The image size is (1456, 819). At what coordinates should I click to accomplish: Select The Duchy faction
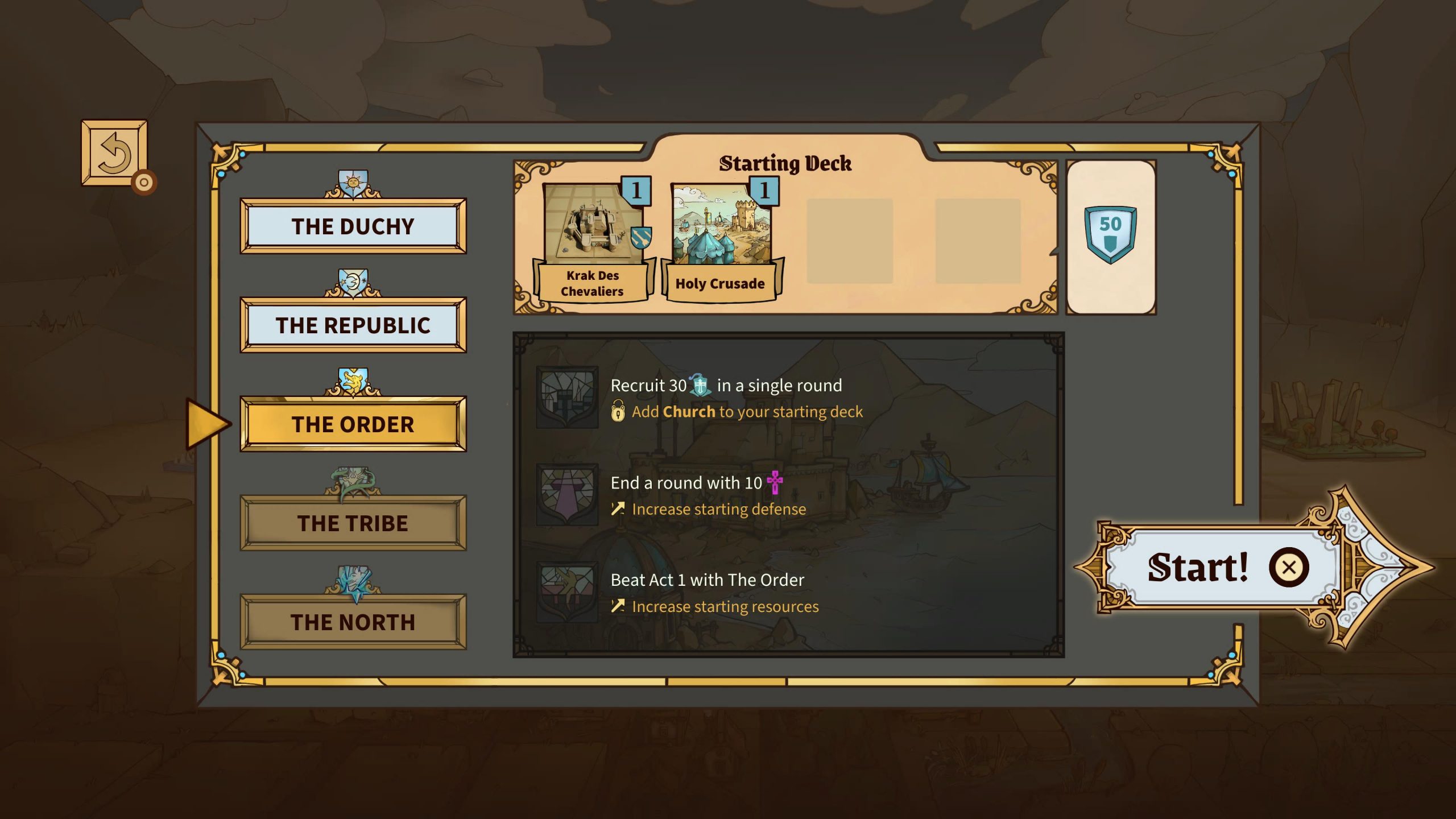(353, 226)
